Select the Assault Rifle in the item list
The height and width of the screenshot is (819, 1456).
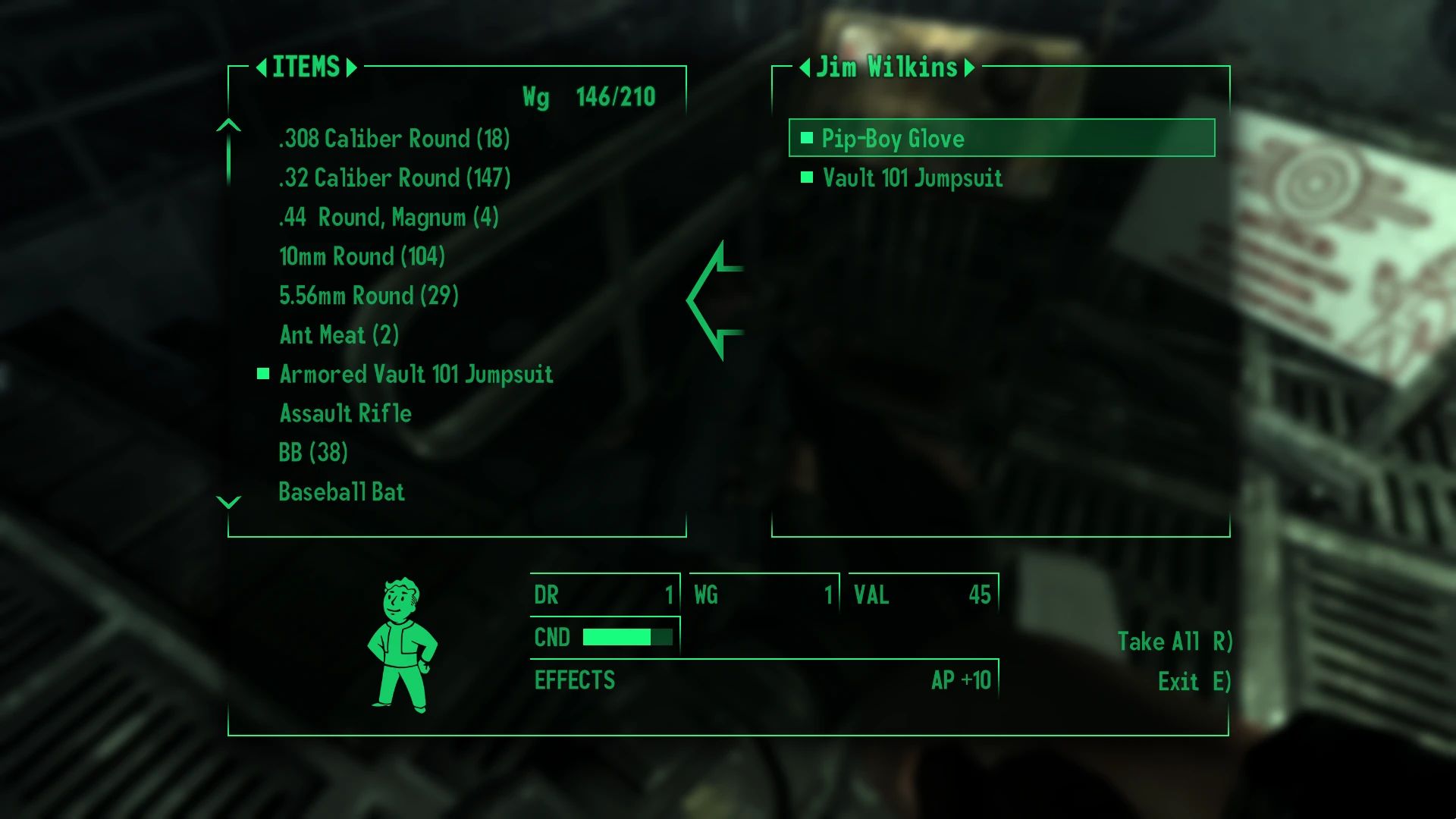pyautogui.click(x=345, y=413)
